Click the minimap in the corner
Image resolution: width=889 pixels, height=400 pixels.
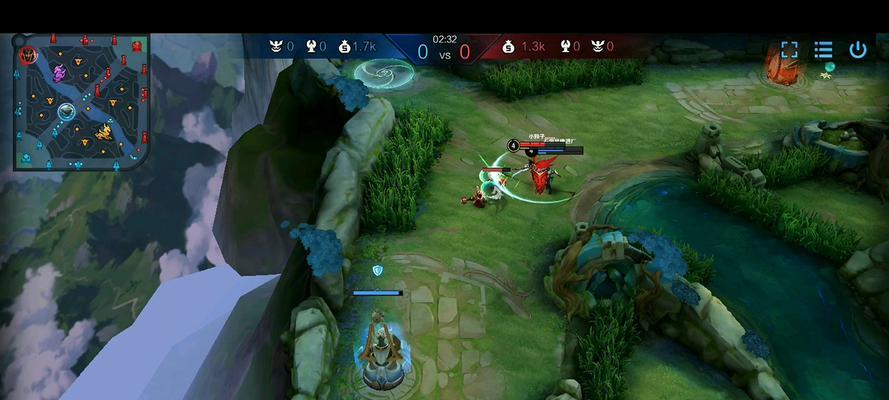[82, 101]
